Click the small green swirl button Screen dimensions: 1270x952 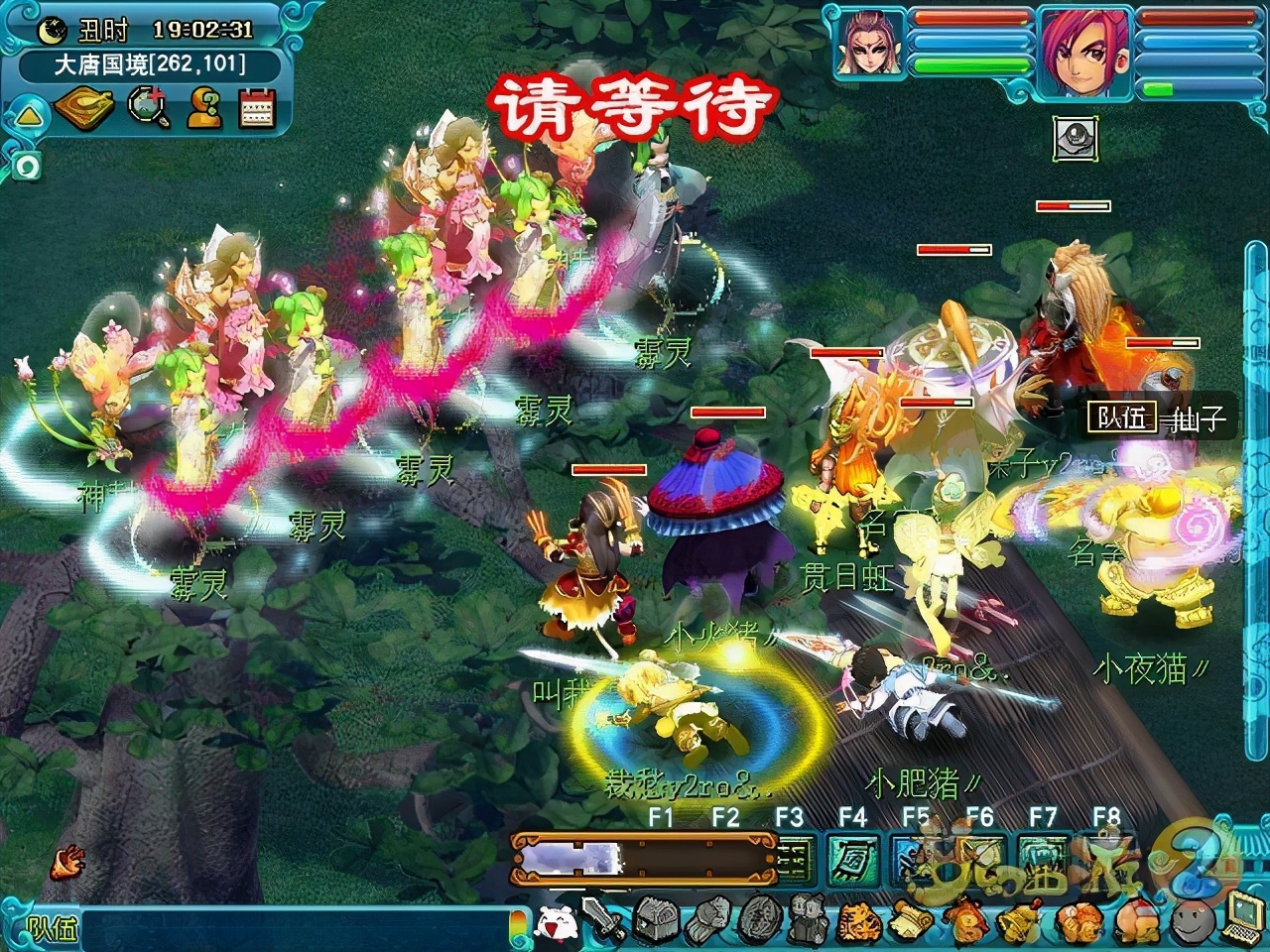click(25, 167)
